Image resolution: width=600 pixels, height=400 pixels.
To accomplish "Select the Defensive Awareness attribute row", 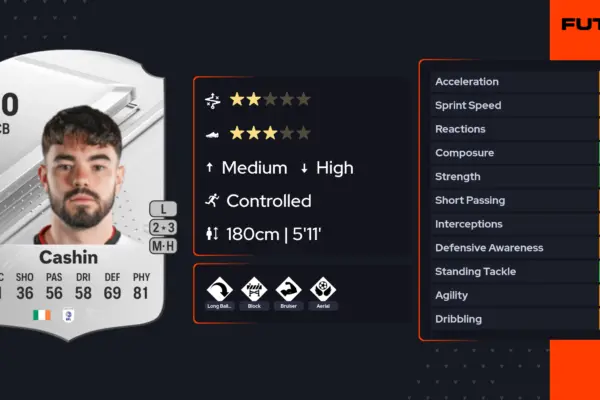I will click(x=510, y=248).
